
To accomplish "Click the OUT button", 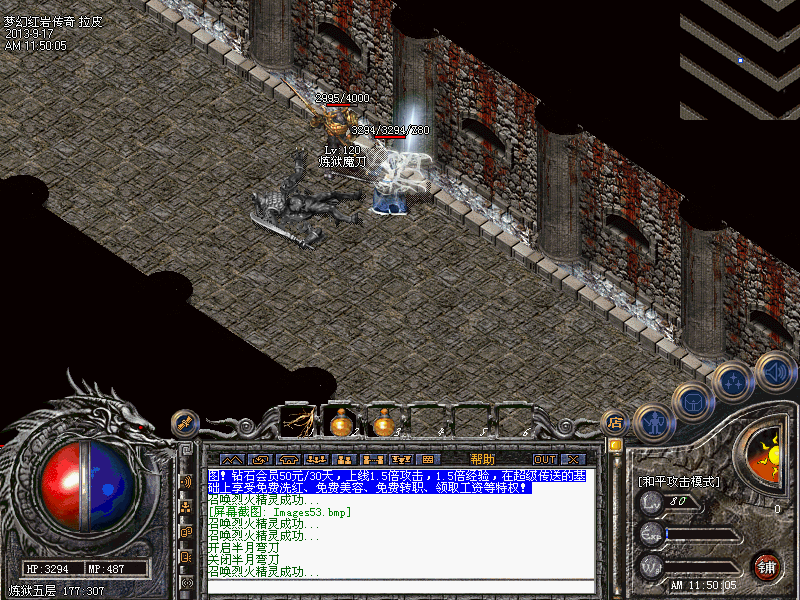I will [545, 459].
